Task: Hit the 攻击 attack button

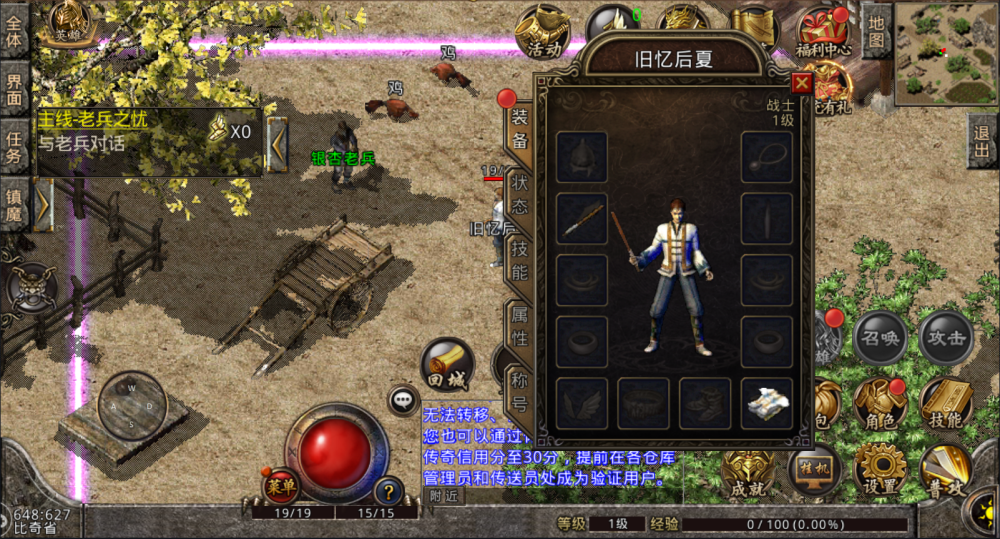Action: pos(945,338)
